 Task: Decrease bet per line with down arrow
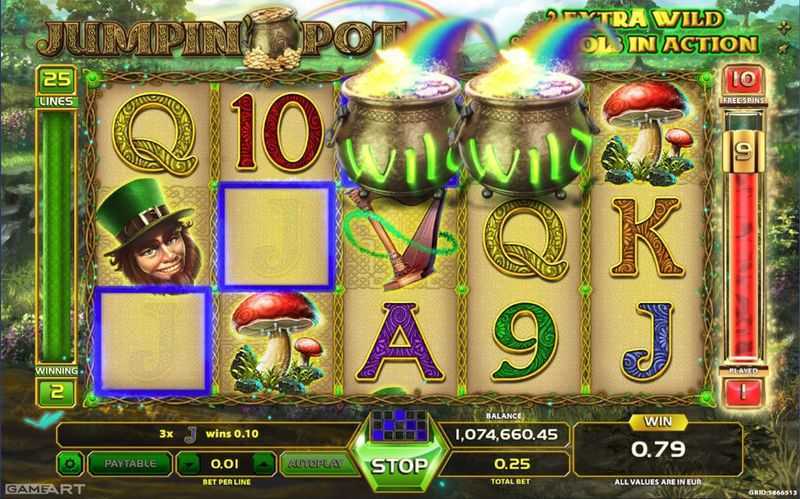(192, 465)
